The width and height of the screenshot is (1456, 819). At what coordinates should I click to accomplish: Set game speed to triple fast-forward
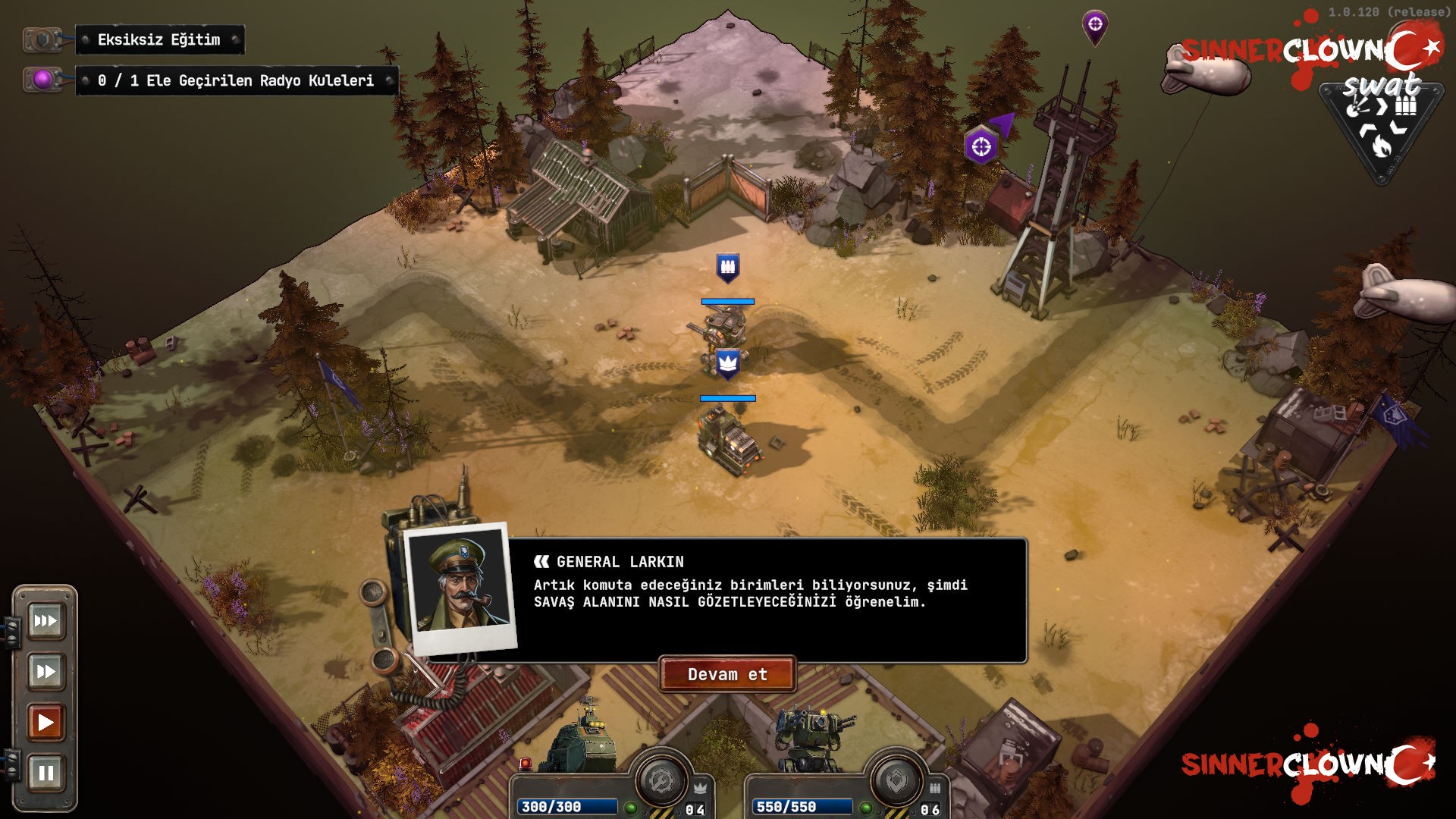tap(45, 621)
